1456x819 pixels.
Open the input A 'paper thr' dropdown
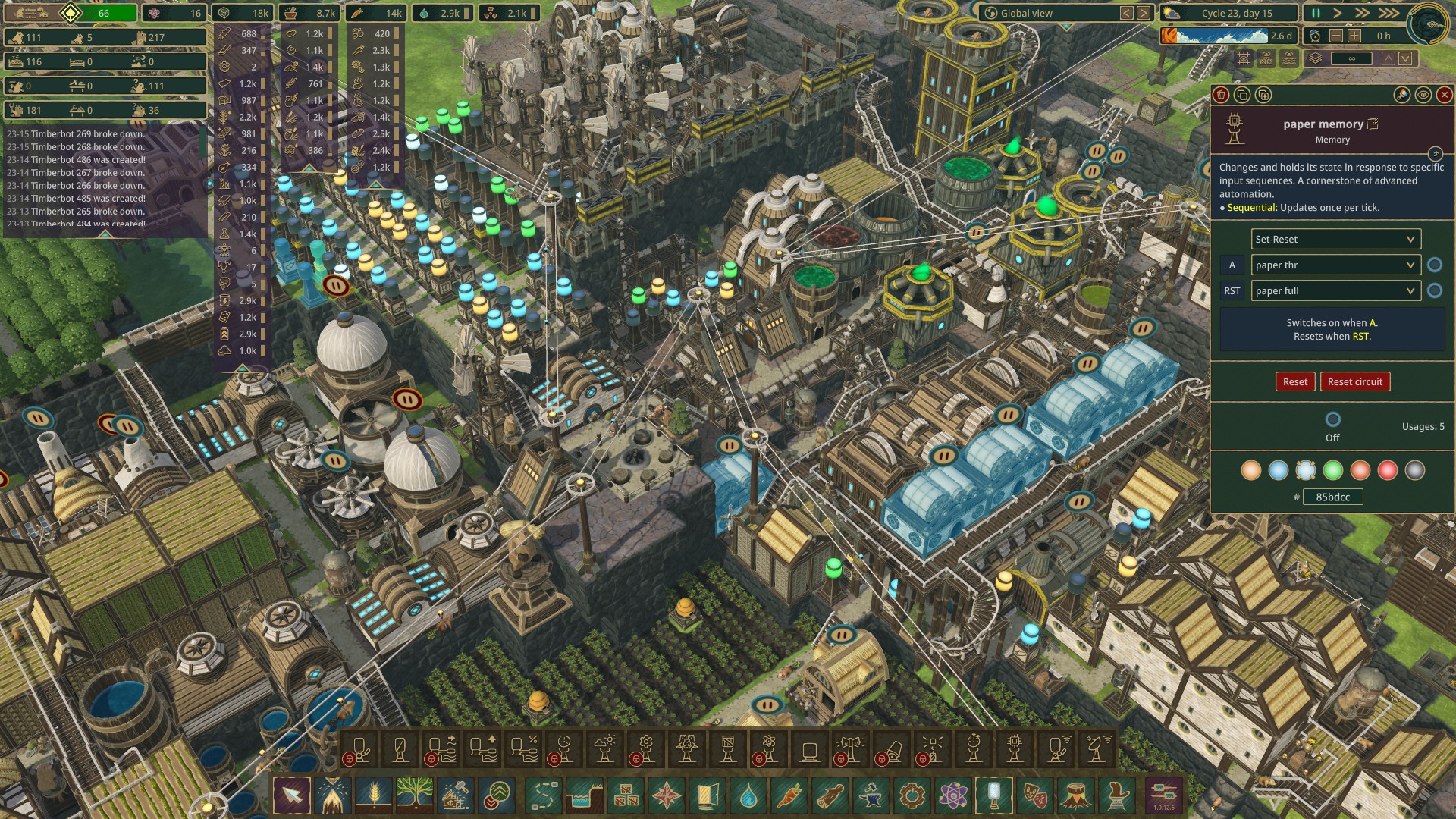1335,265
